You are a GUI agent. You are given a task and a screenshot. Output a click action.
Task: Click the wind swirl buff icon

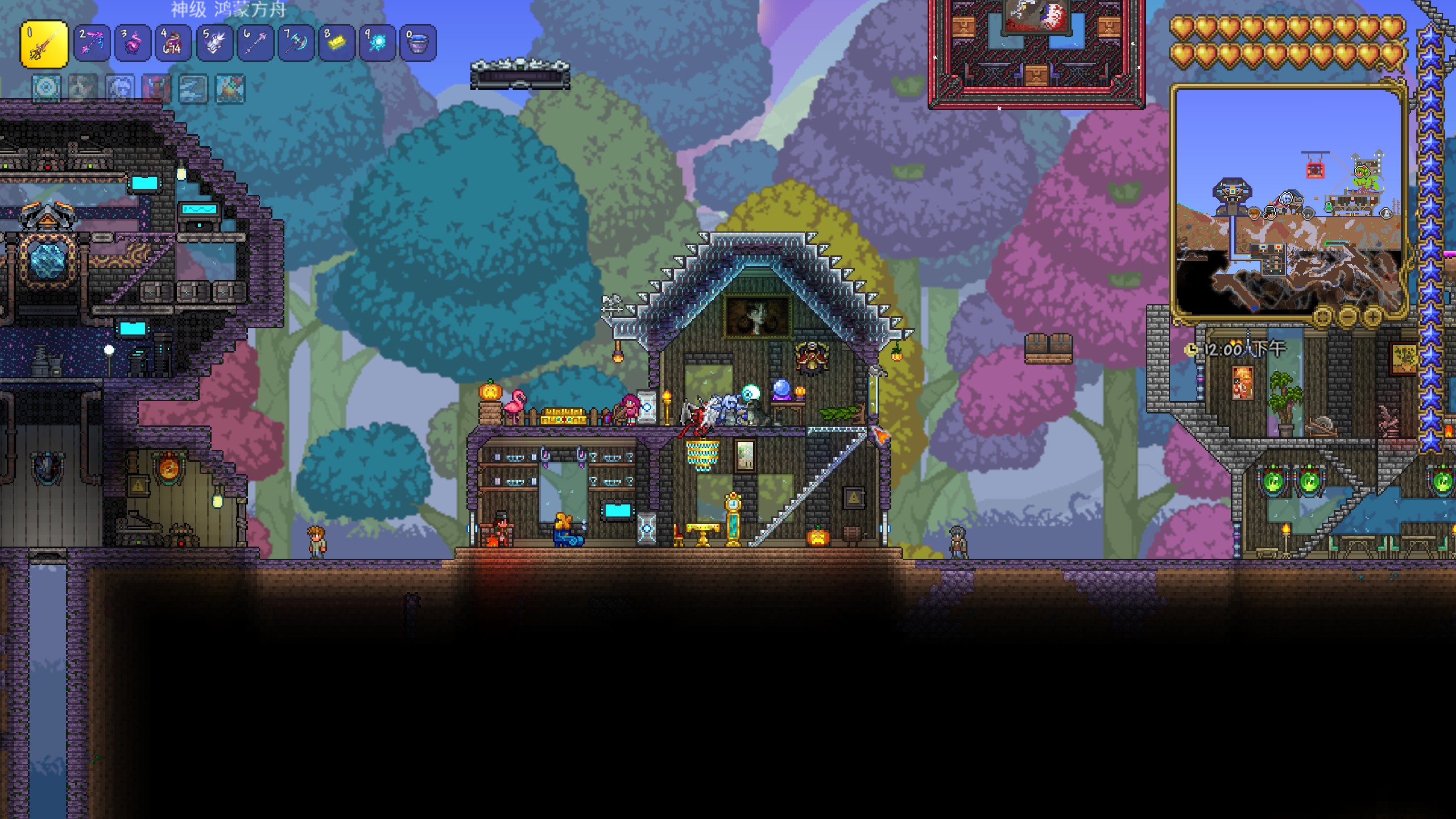coord(193,89)
